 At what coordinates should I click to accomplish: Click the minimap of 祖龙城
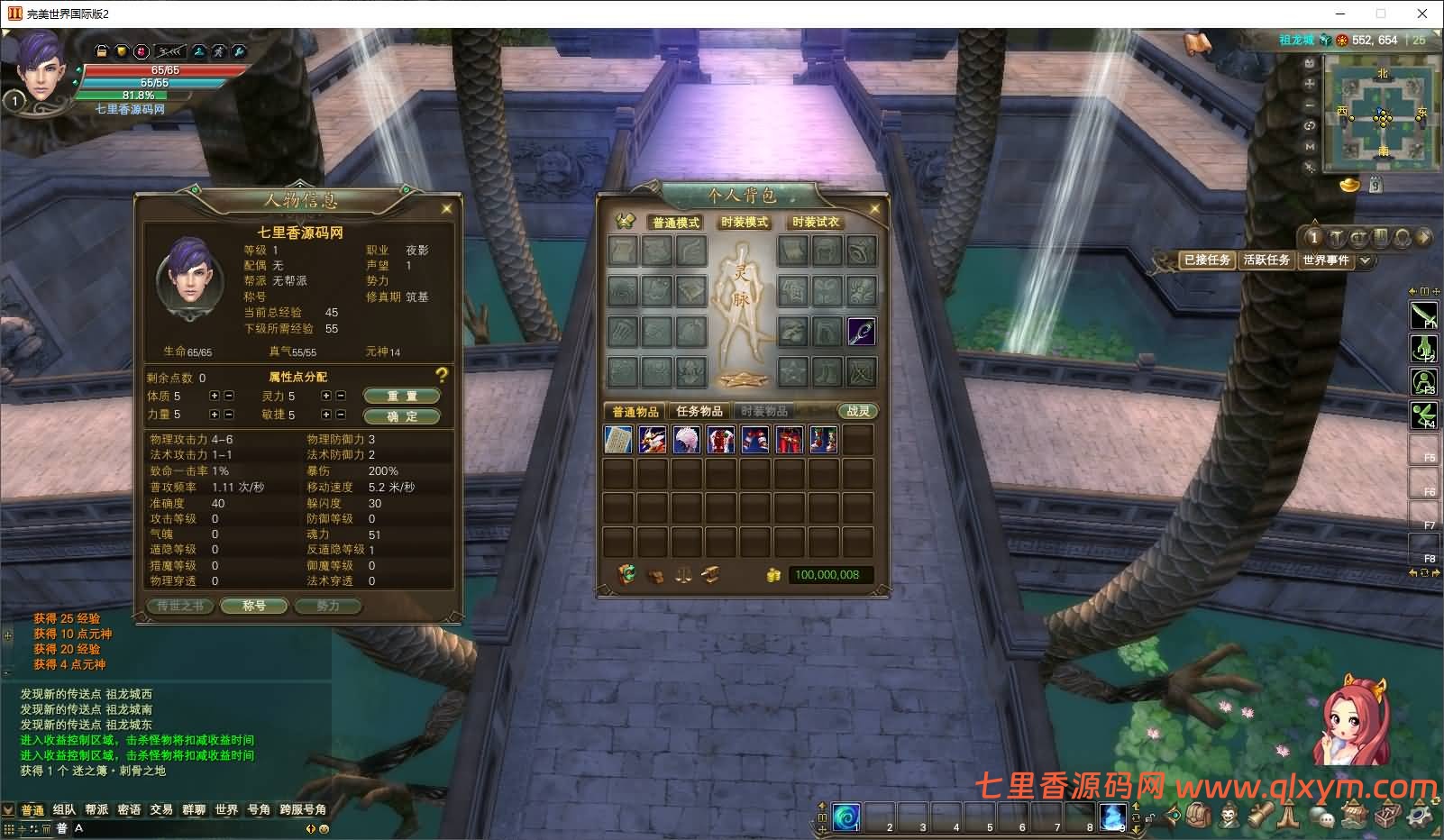click(1381, 114)
